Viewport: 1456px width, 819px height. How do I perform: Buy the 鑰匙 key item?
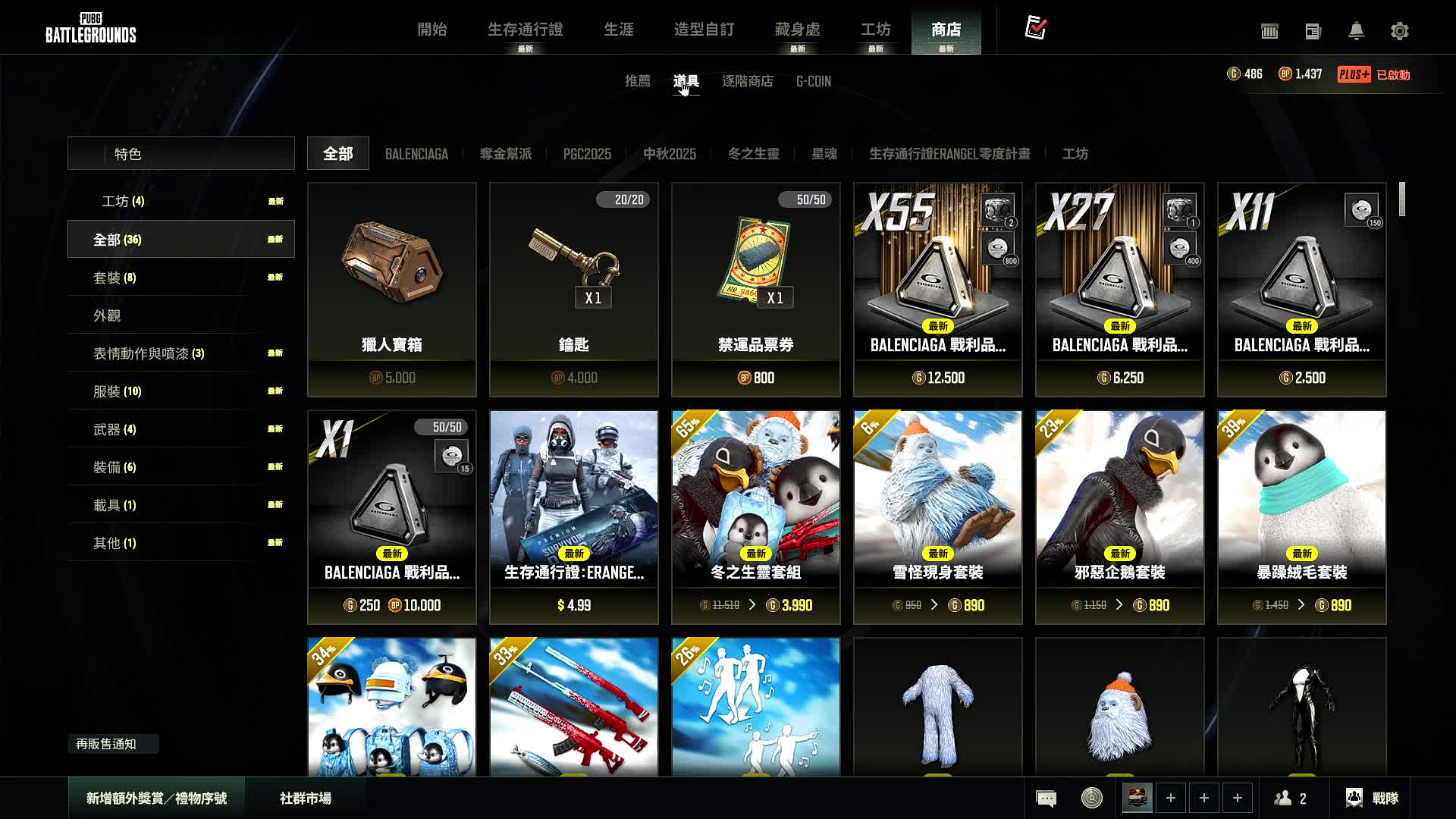574,289
